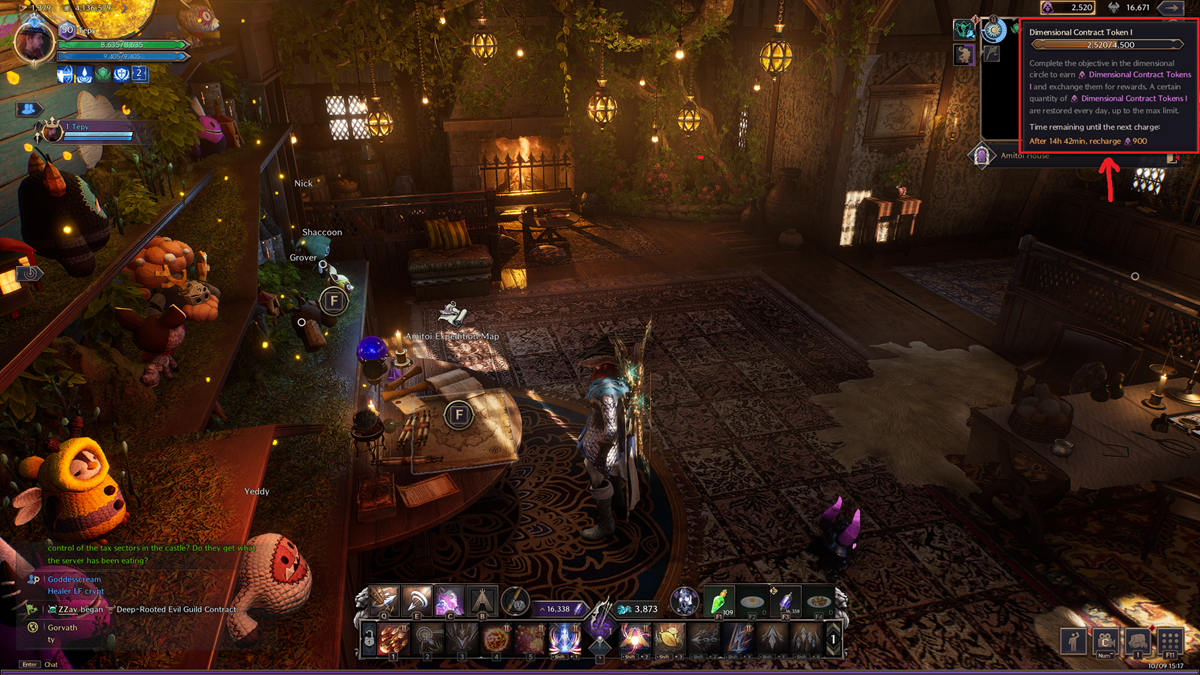Screen dimensions: 1200x675
Task: Open the Amitoi House location icon
Action: point(982,156)
